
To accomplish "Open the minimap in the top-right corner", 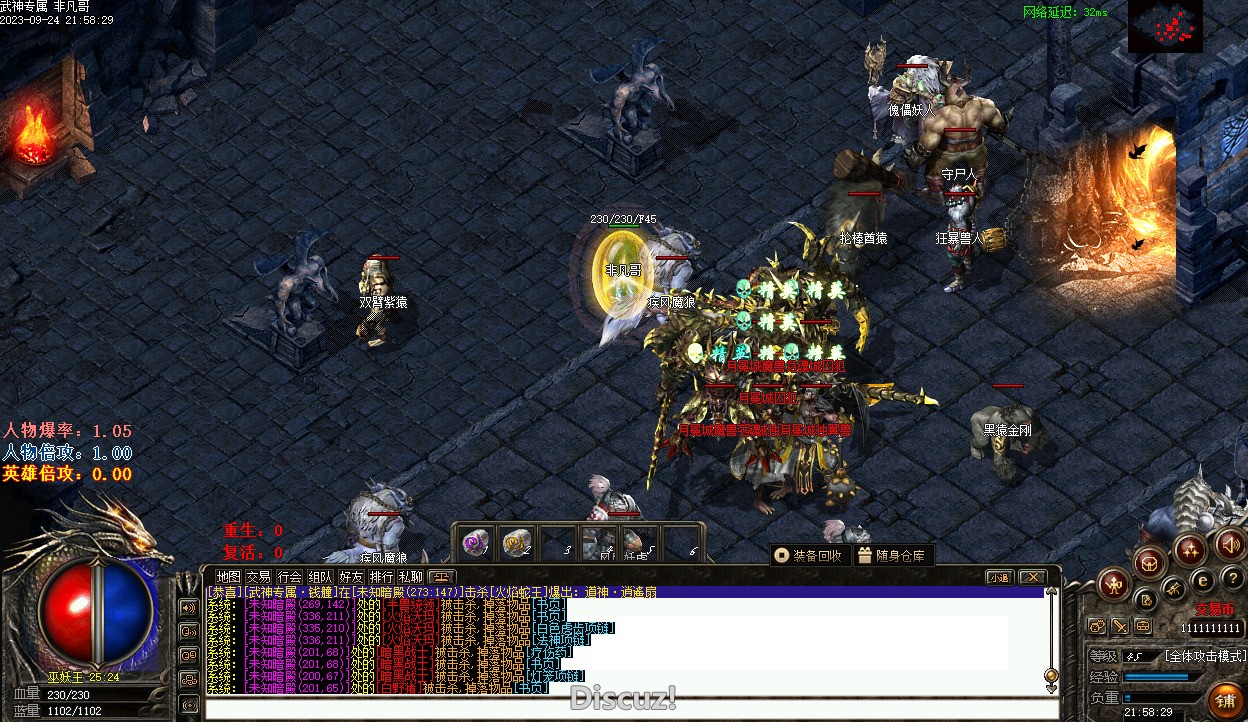I will (x=1165, y=26).
